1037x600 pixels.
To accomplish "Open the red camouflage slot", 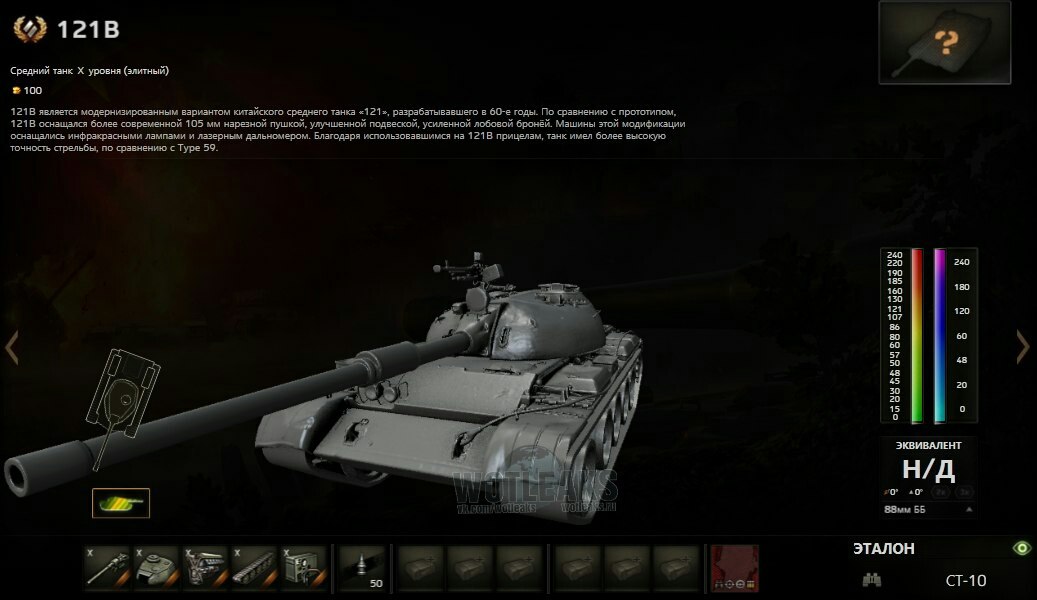I will [x=734, y=568].
